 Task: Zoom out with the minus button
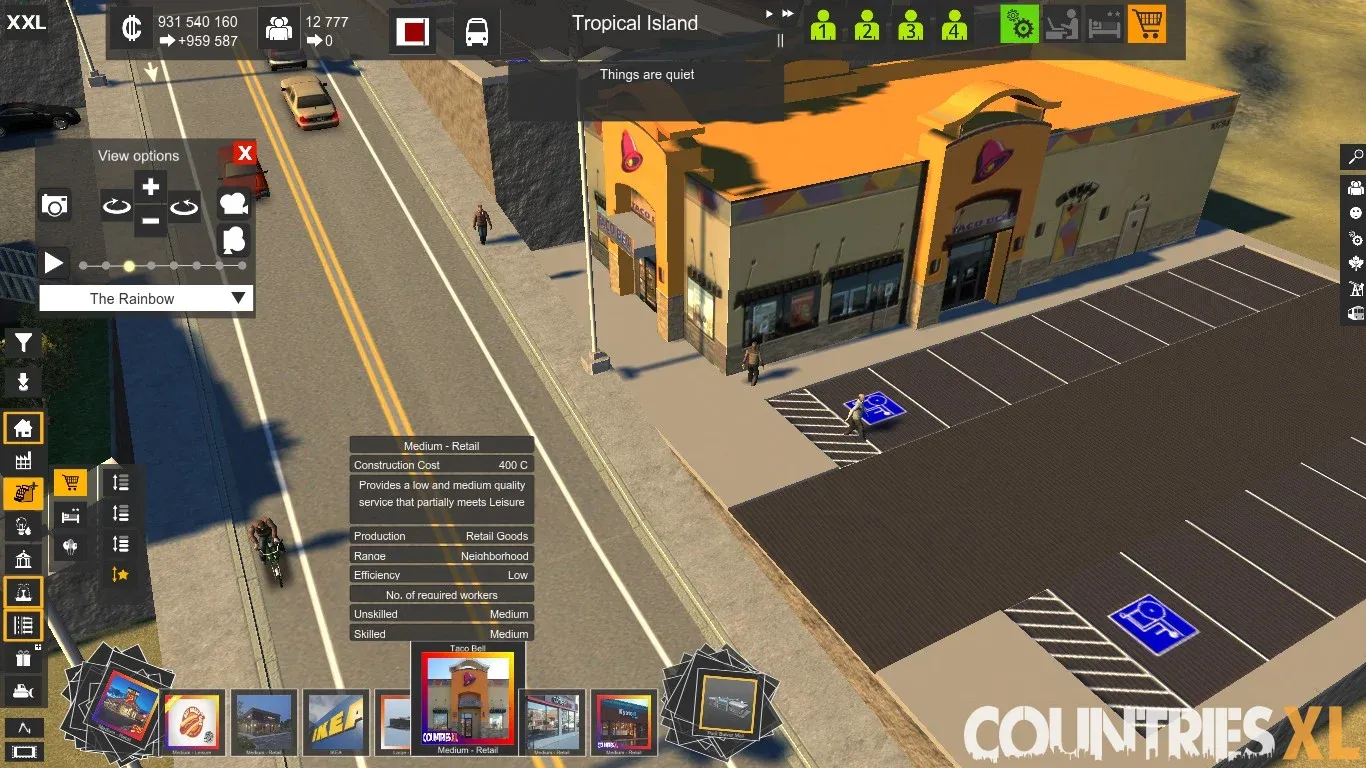[151, 220]
